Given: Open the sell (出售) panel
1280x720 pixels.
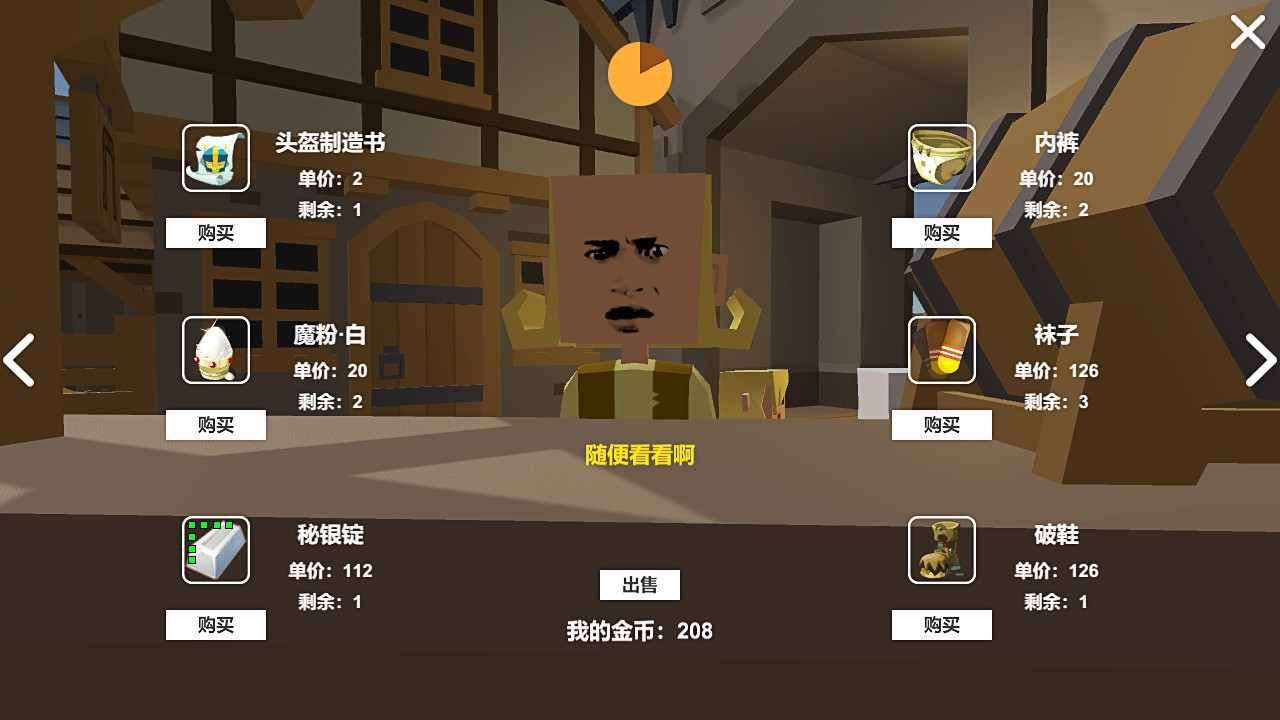Looking at the screenshot, I should click(x=639, y=585).
